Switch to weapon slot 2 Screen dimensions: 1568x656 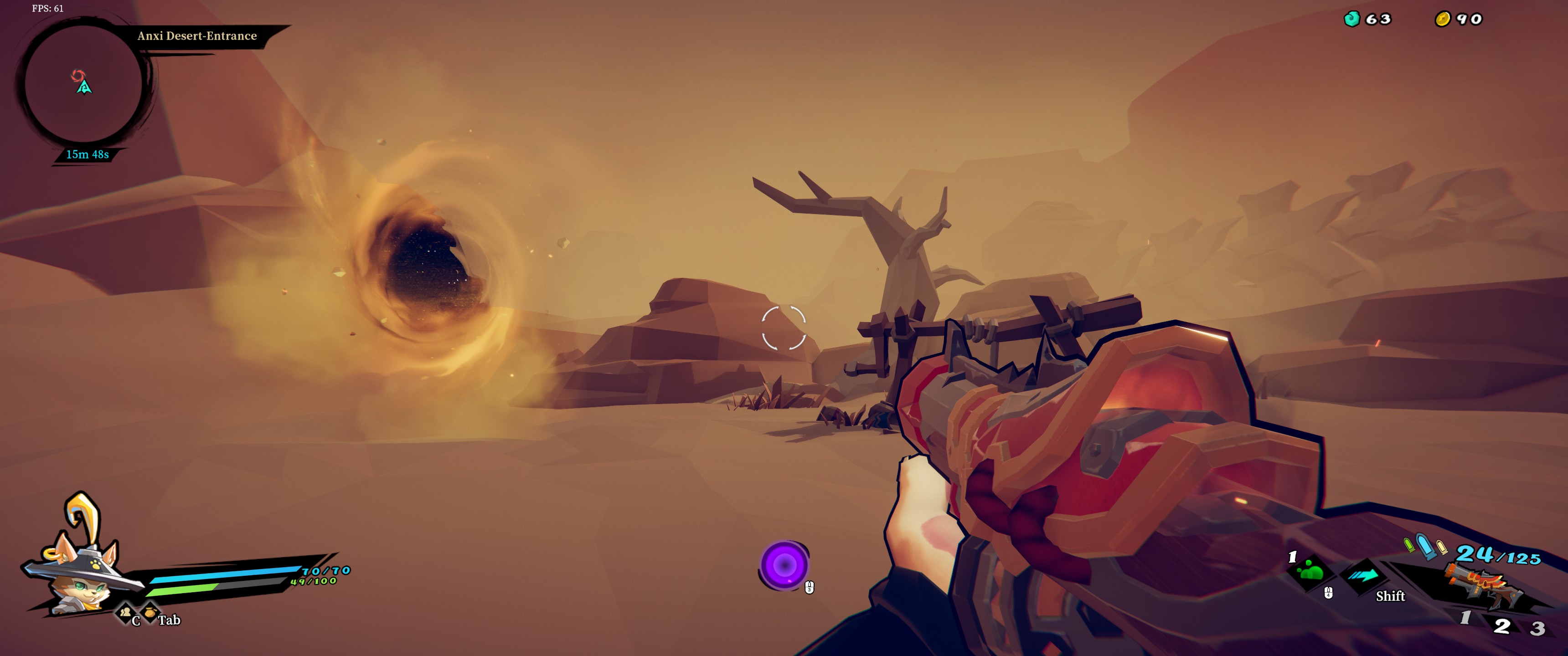pos(1502,625)
